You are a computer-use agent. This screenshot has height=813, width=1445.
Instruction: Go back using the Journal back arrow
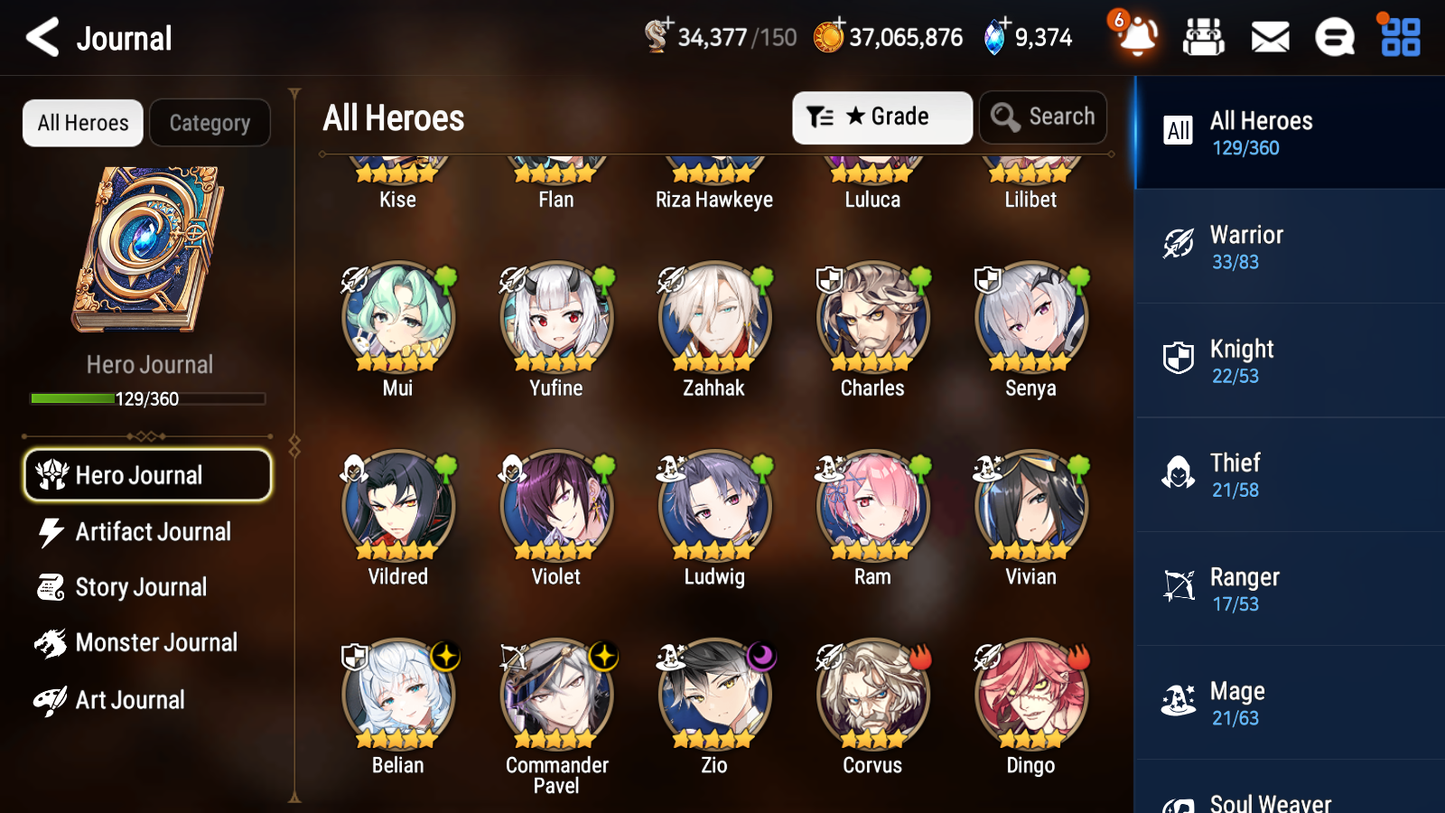pos(42,36)
